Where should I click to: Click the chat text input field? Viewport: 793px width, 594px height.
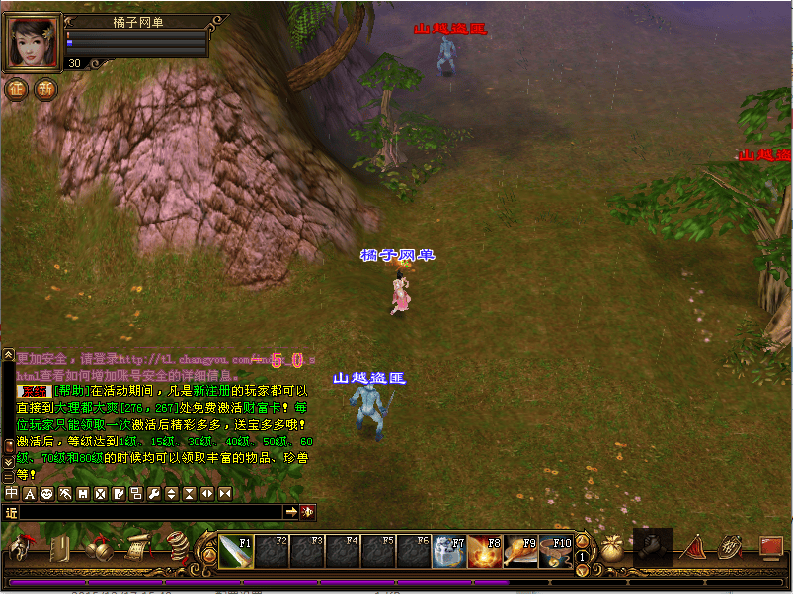click(150, 512)
